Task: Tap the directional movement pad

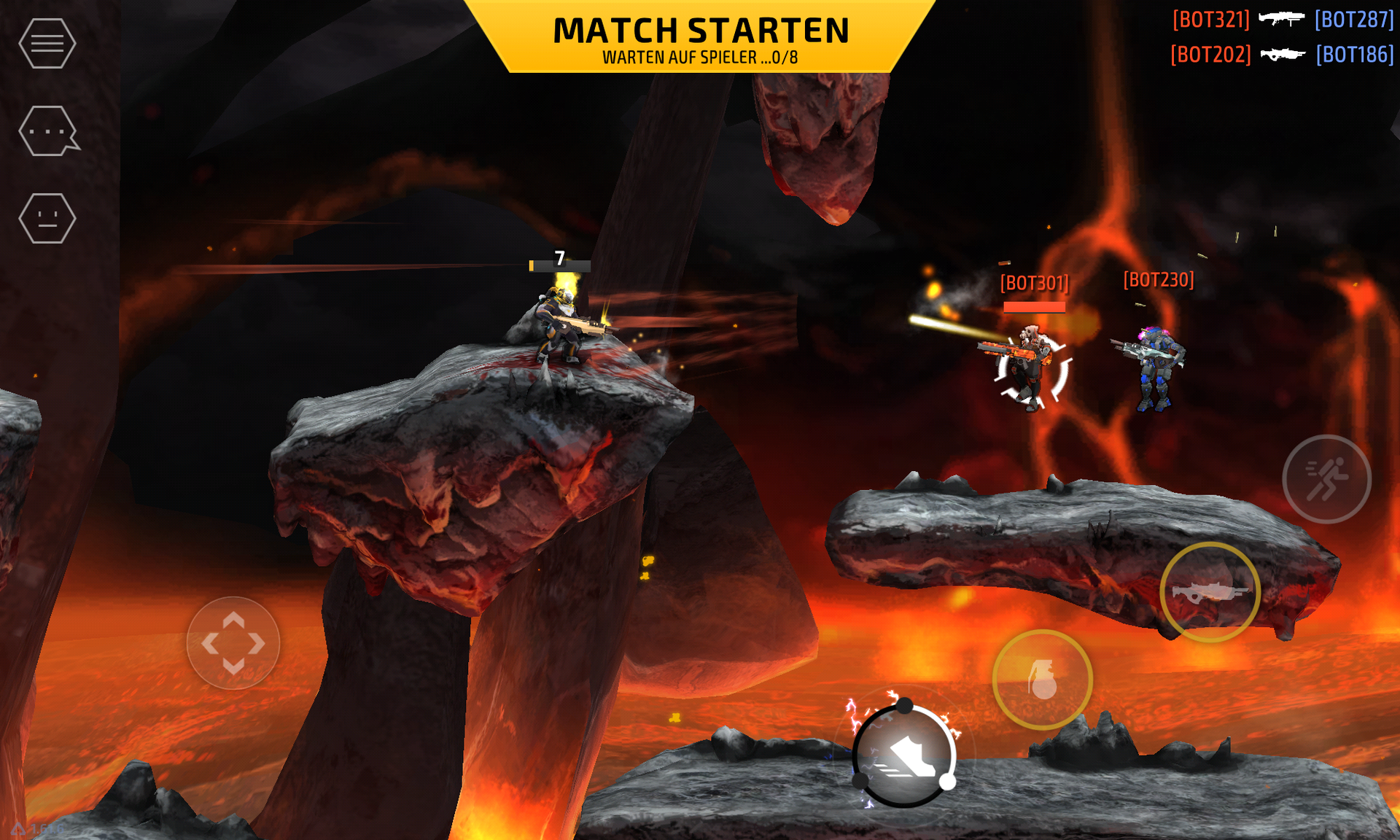Action: pos(233,643)
